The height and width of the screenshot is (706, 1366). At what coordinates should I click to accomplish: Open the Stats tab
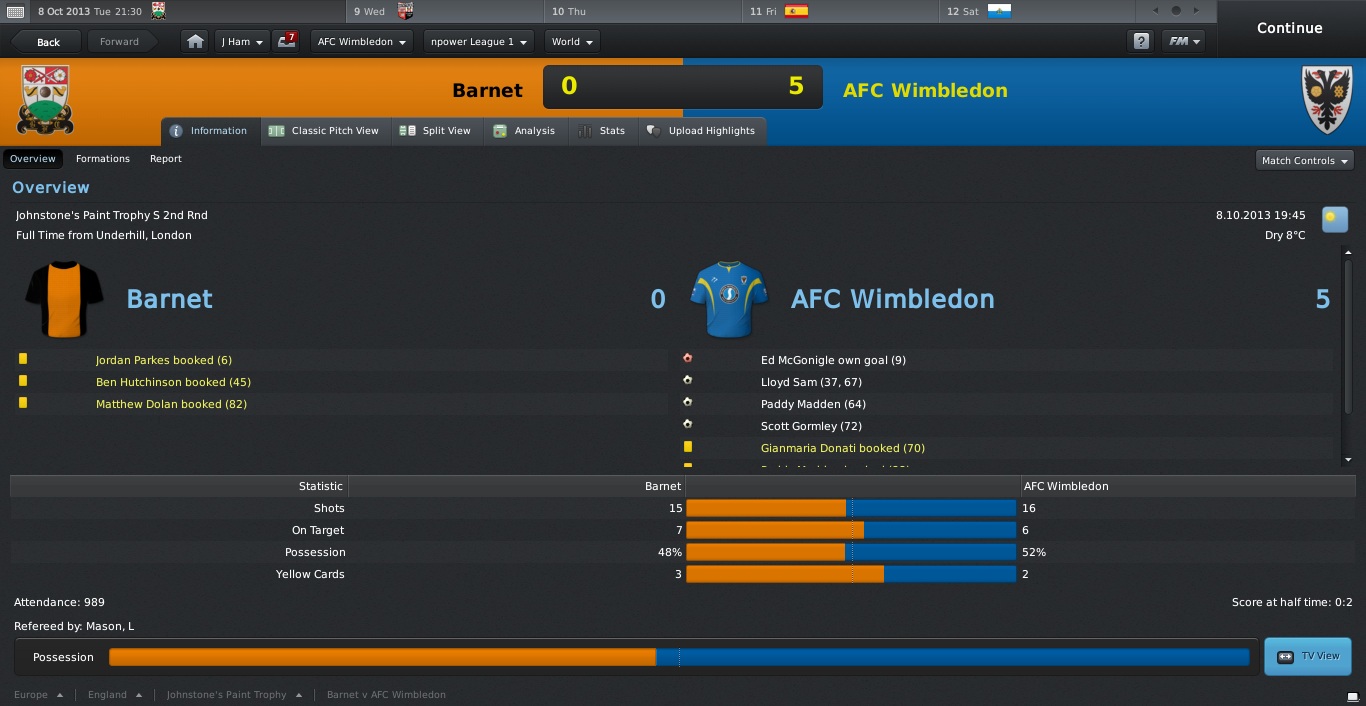click(x=602, y=131)
